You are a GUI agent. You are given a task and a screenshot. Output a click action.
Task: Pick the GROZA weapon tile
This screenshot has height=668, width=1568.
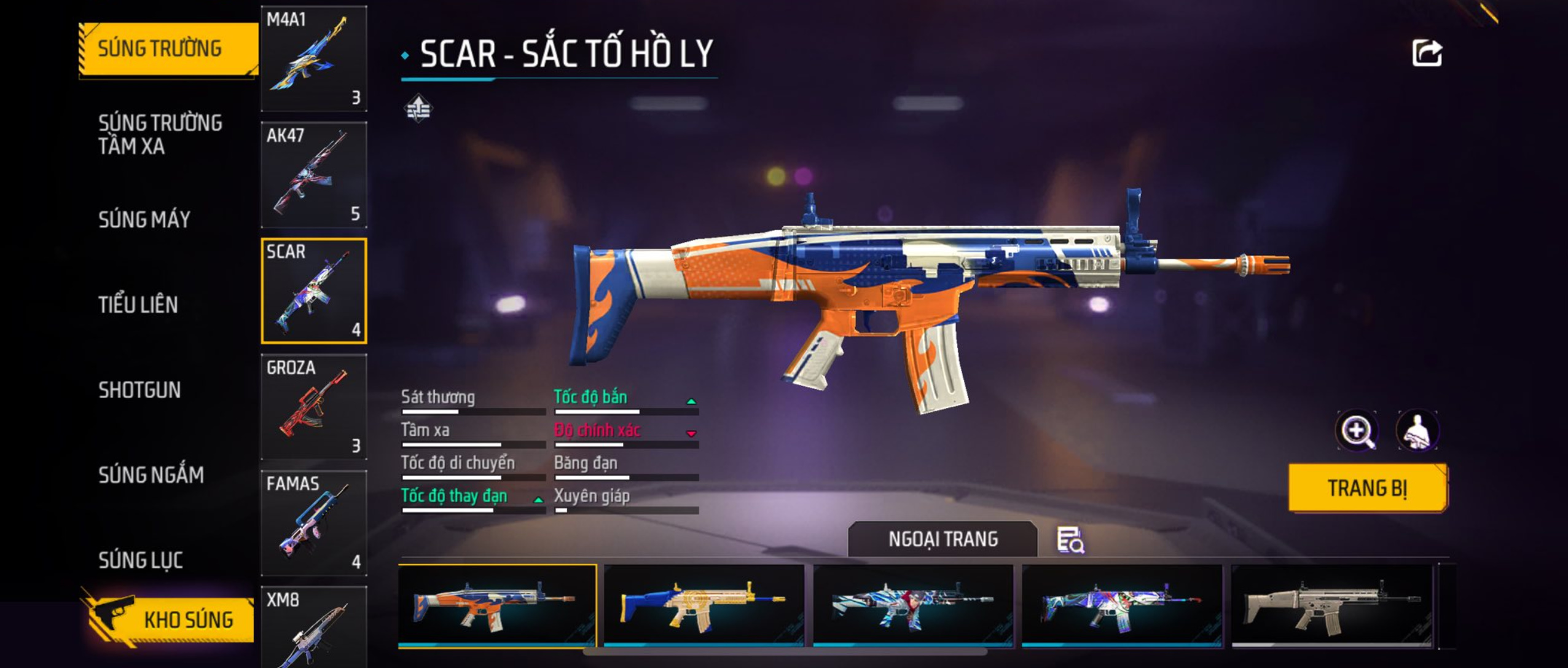click(314, 407)
